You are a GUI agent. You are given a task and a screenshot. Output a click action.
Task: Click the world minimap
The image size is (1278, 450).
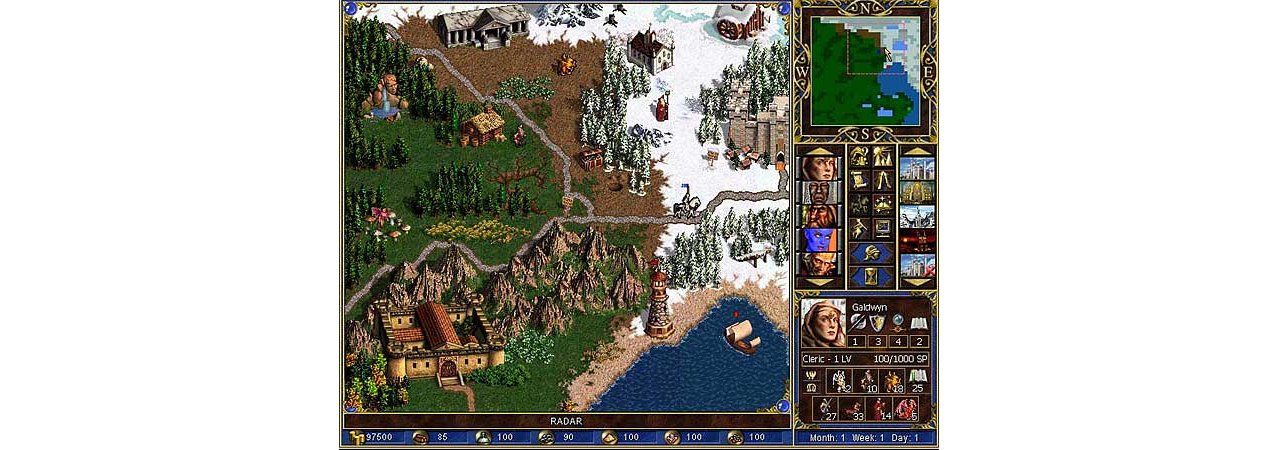tap(866, 70)
